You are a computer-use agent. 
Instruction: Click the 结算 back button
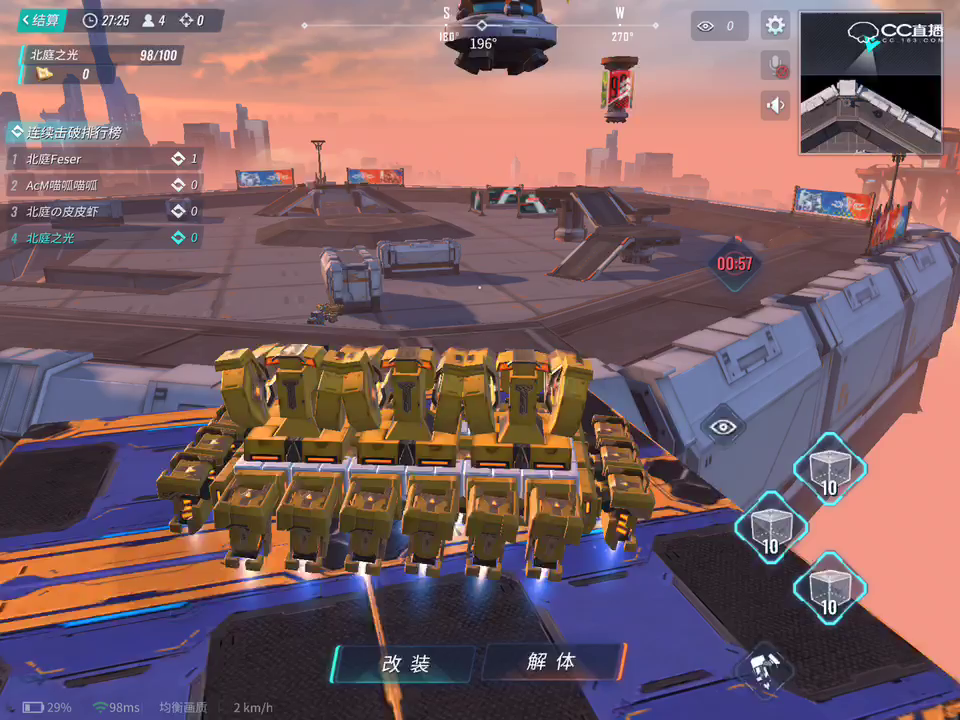coord(41,20)
